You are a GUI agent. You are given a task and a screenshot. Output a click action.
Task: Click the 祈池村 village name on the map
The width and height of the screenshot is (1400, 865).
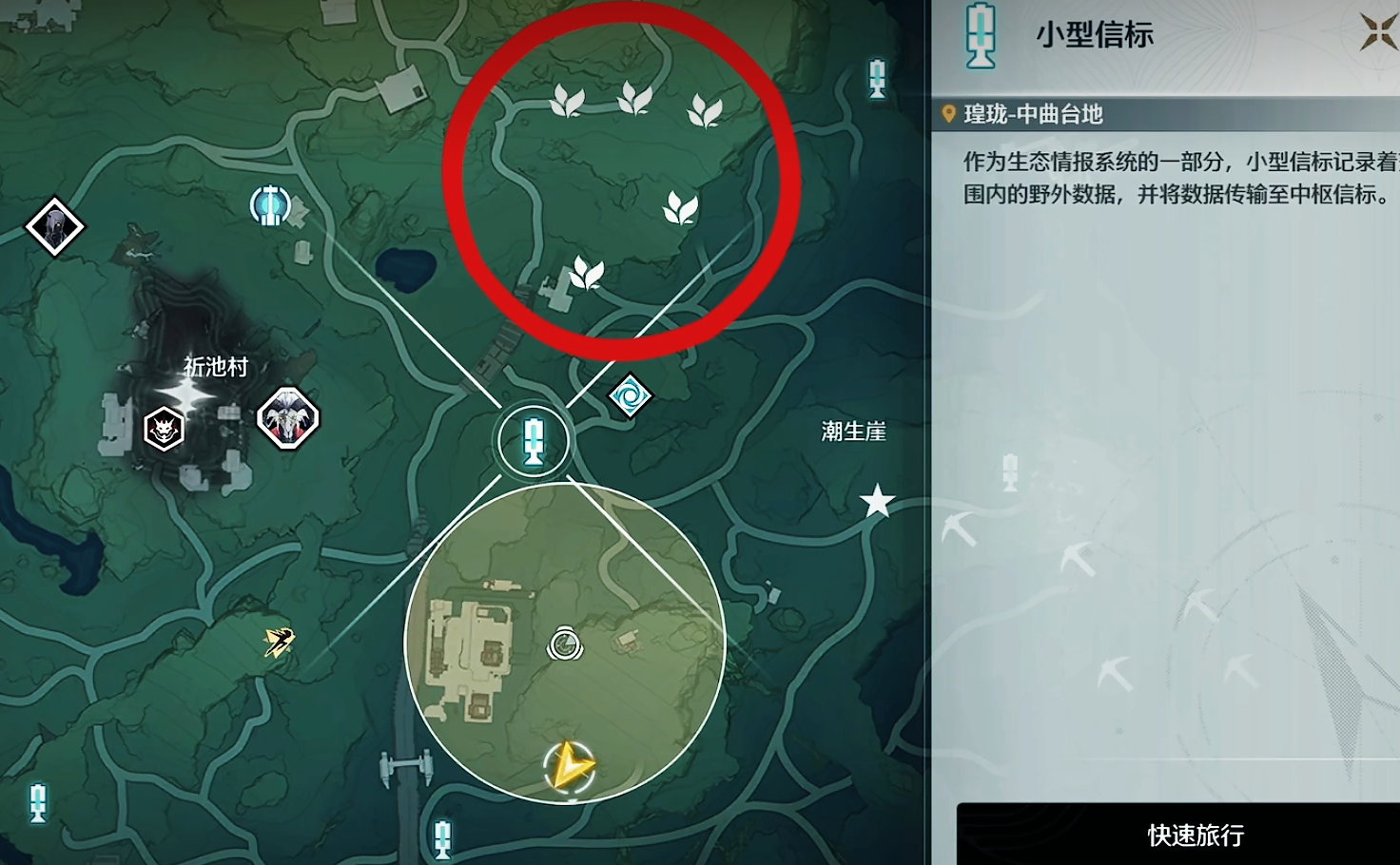point(214,367)
